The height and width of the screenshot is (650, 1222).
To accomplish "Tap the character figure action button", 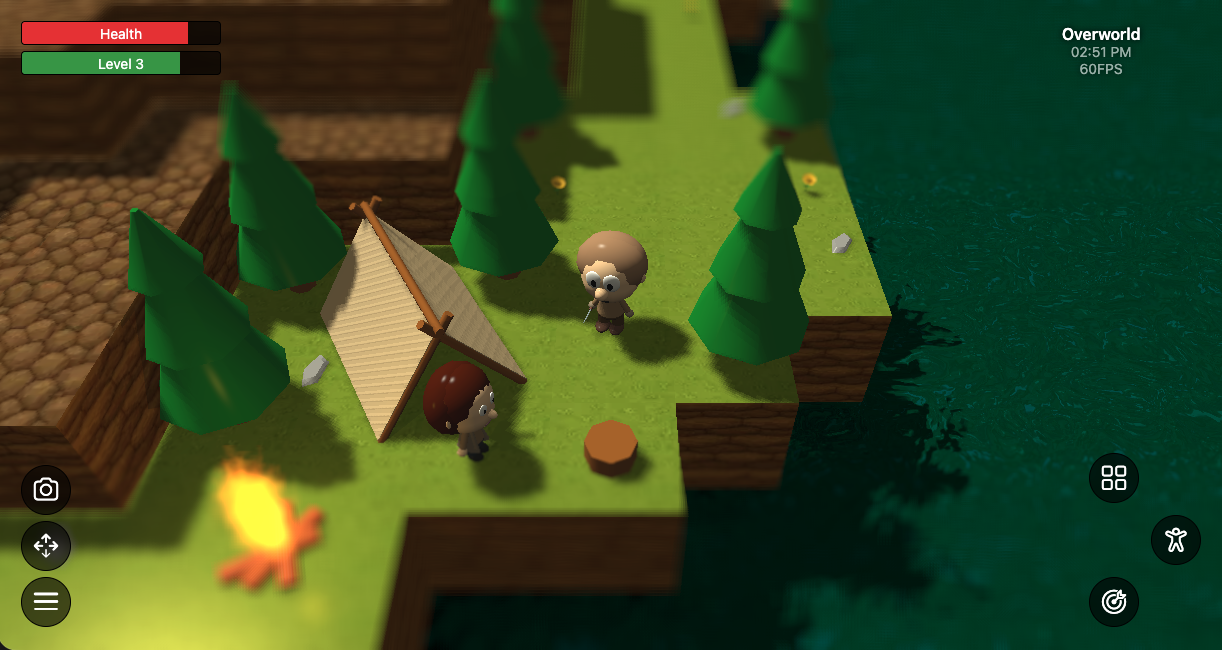I will (1176, 540).
